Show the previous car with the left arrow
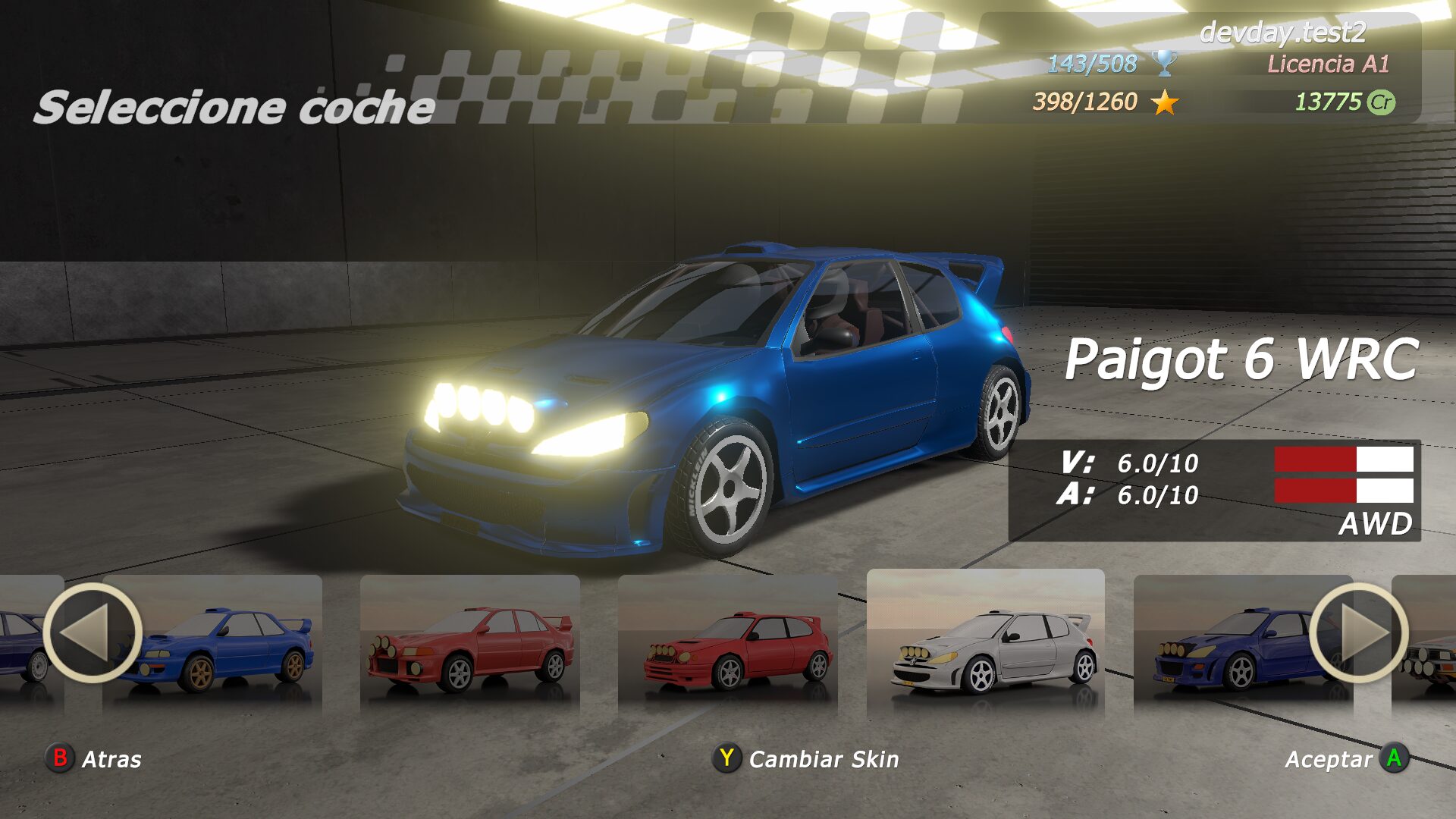The height and width of the screenshot is (819, 1456). [x=92, y=632]
